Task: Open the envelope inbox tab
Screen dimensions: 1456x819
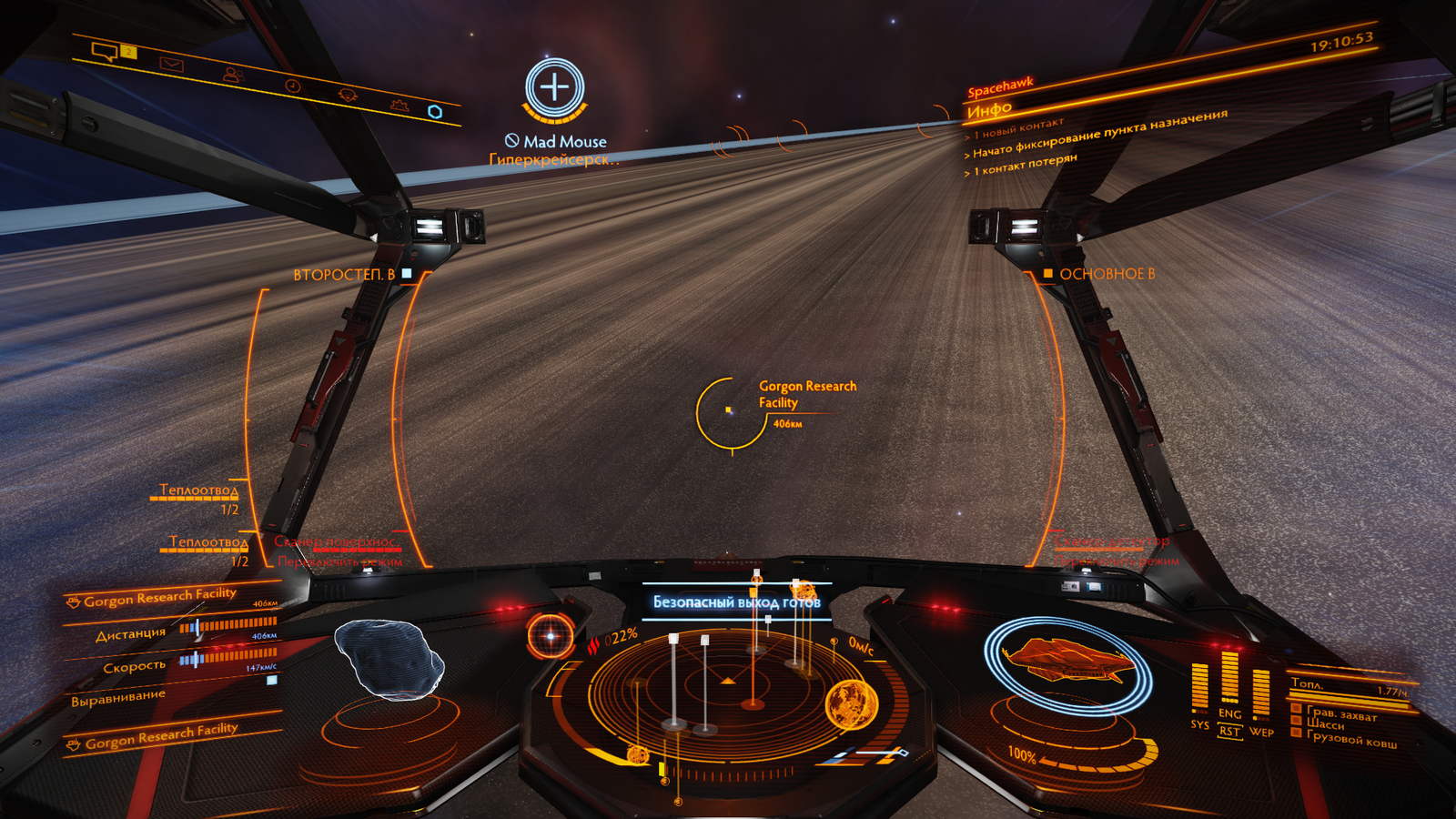Action: point(171,65)
